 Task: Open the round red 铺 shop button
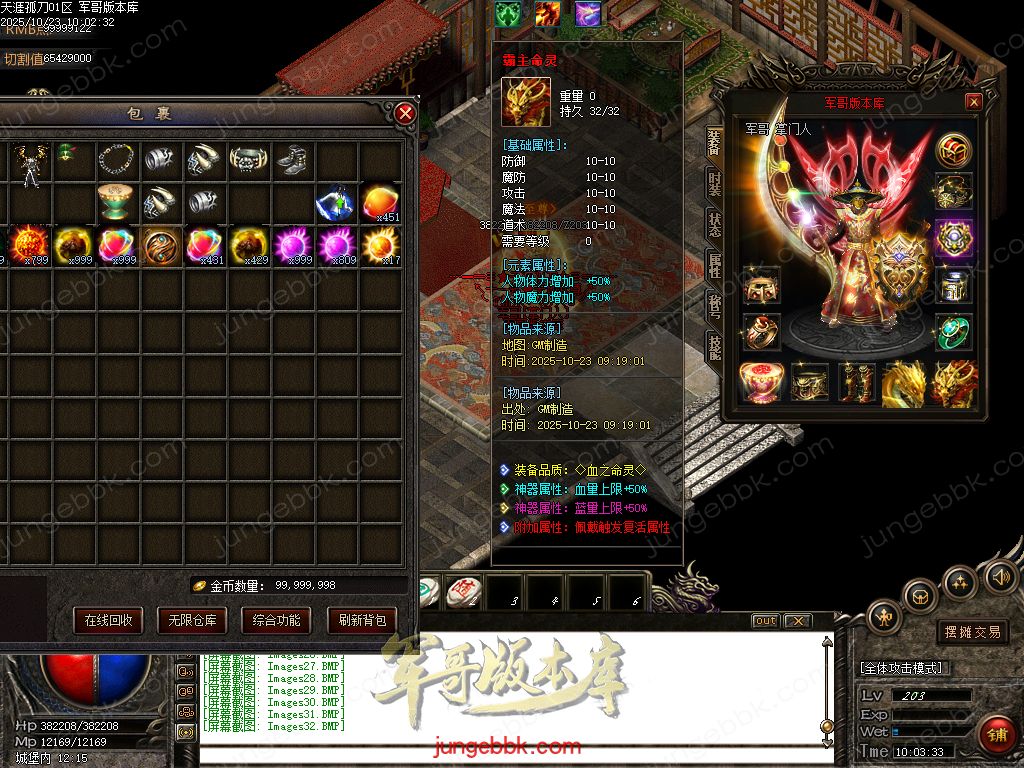click(x=995, y=735)
